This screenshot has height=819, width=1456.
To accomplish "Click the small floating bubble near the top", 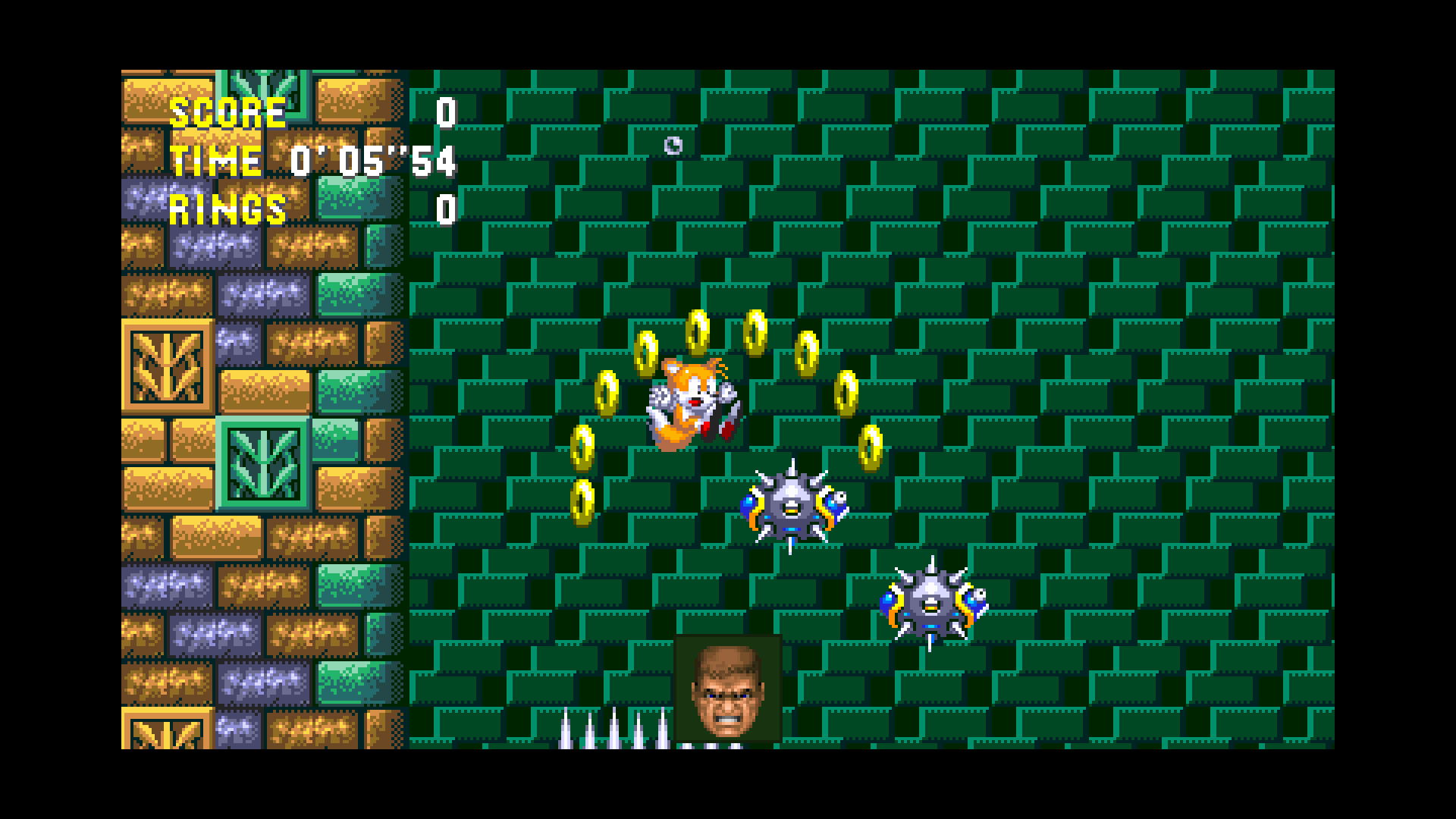I will coord(673,146).
